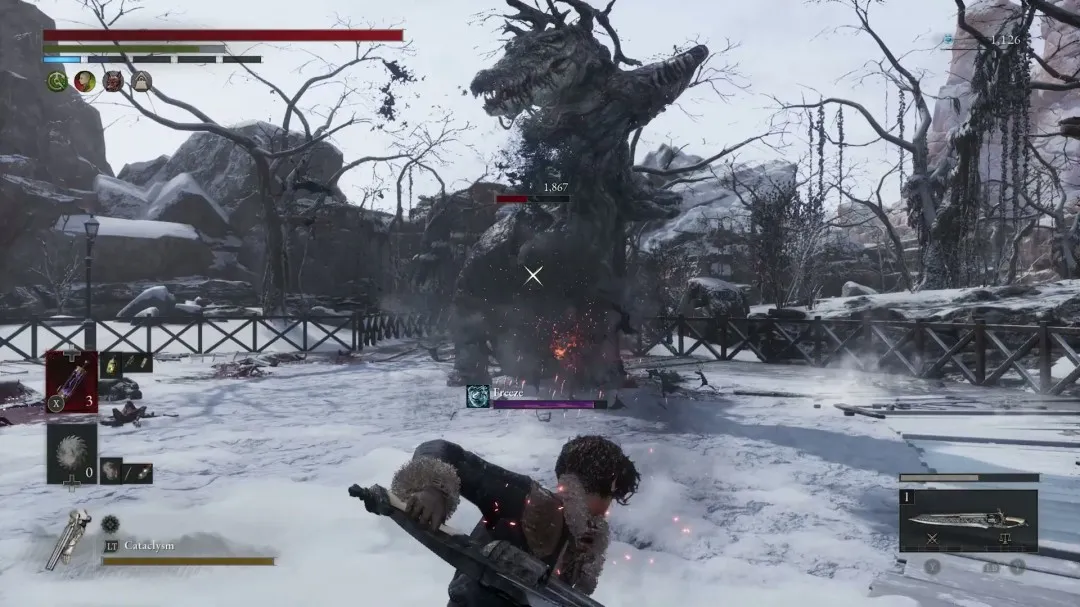
Task: Select the sawblade item slot
Action: 71,453
